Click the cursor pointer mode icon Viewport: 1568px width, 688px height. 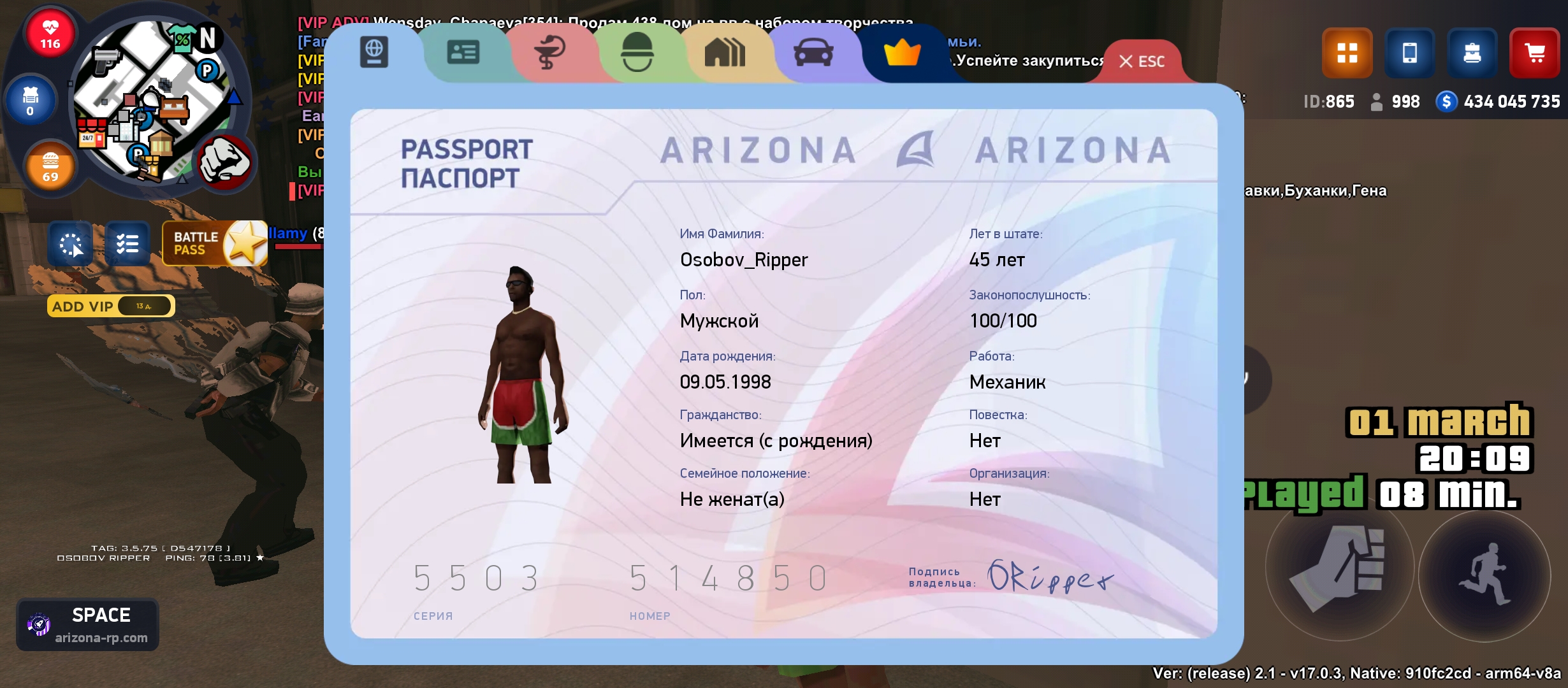tap(71, 243)
